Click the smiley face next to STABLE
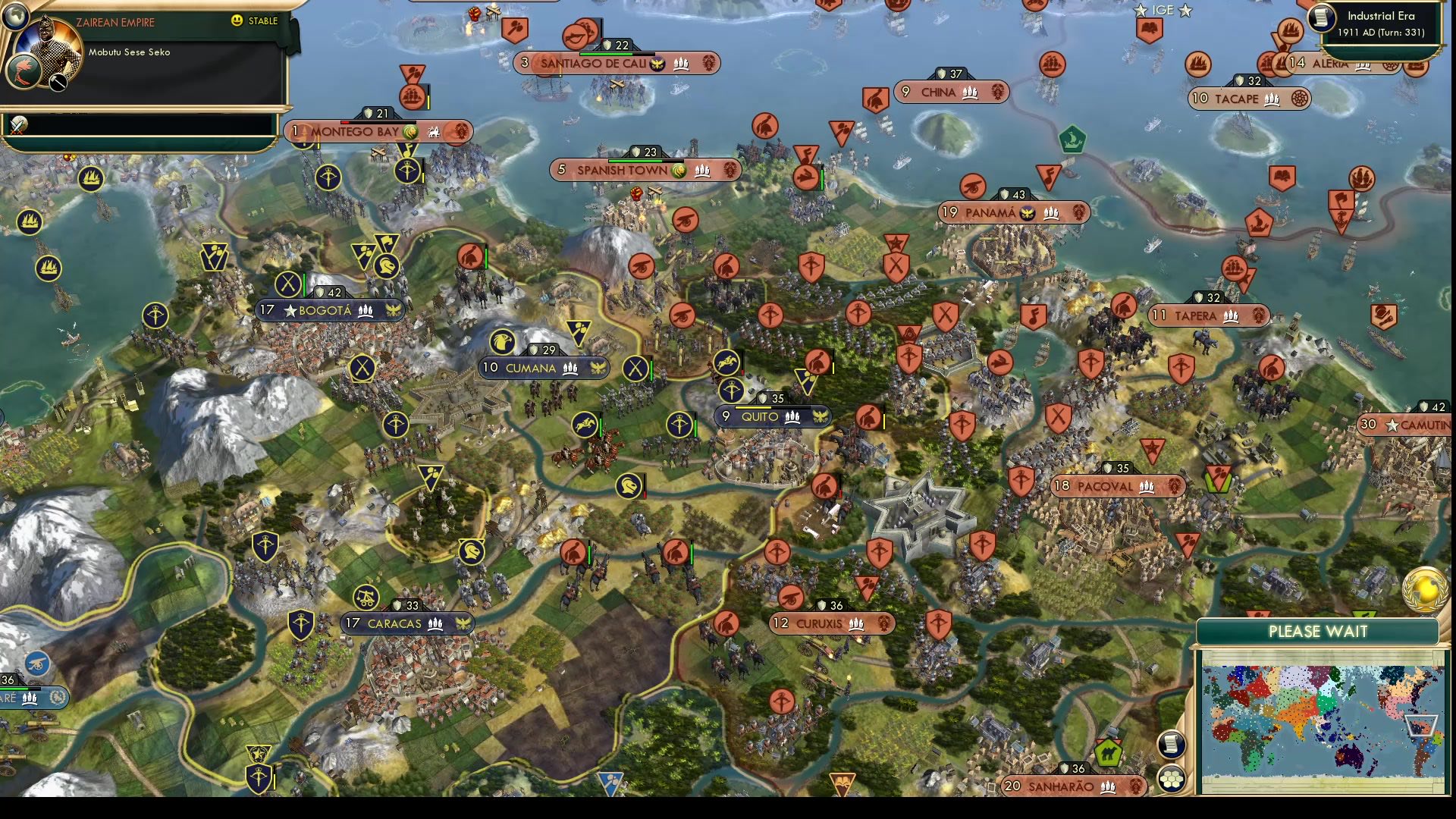 point(238,22)
